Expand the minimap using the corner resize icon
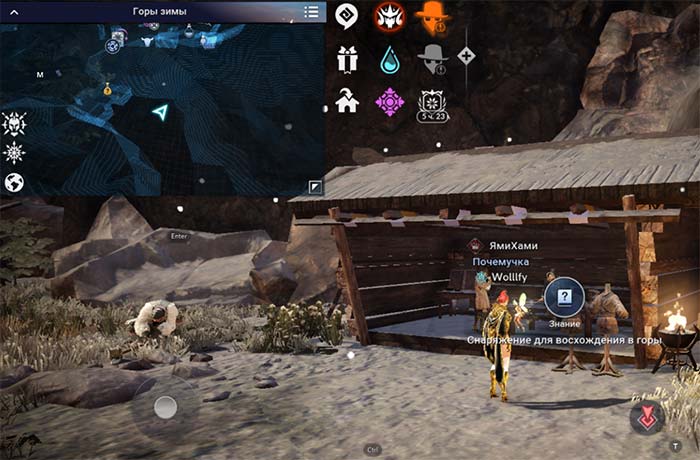Viewport: 700px width, 460px height. coord(314,186)
